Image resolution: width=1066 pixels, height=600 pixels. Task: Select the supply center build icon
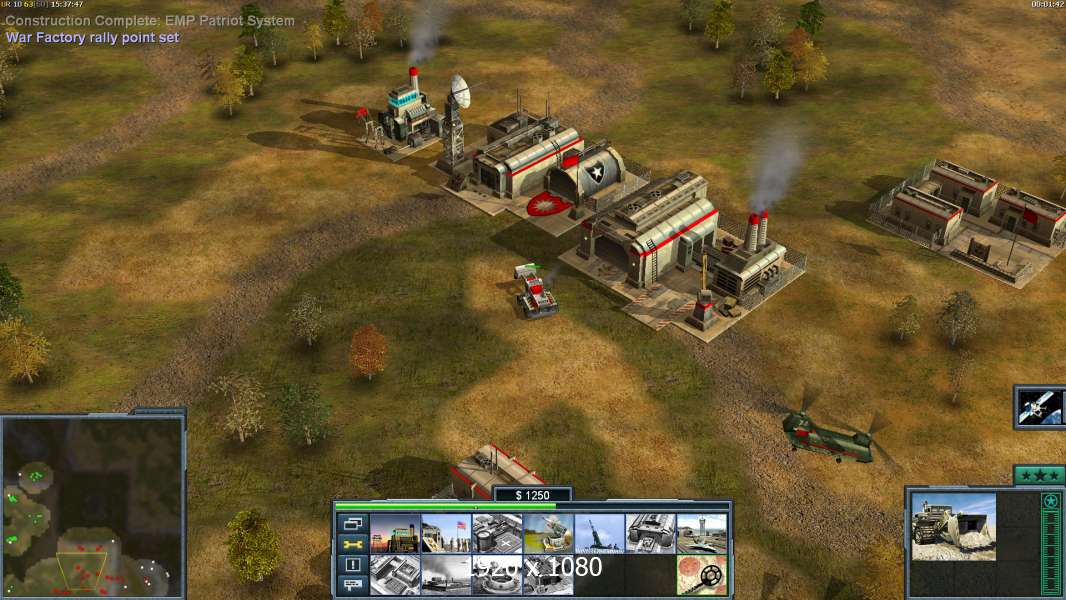[x=496, y=533]
